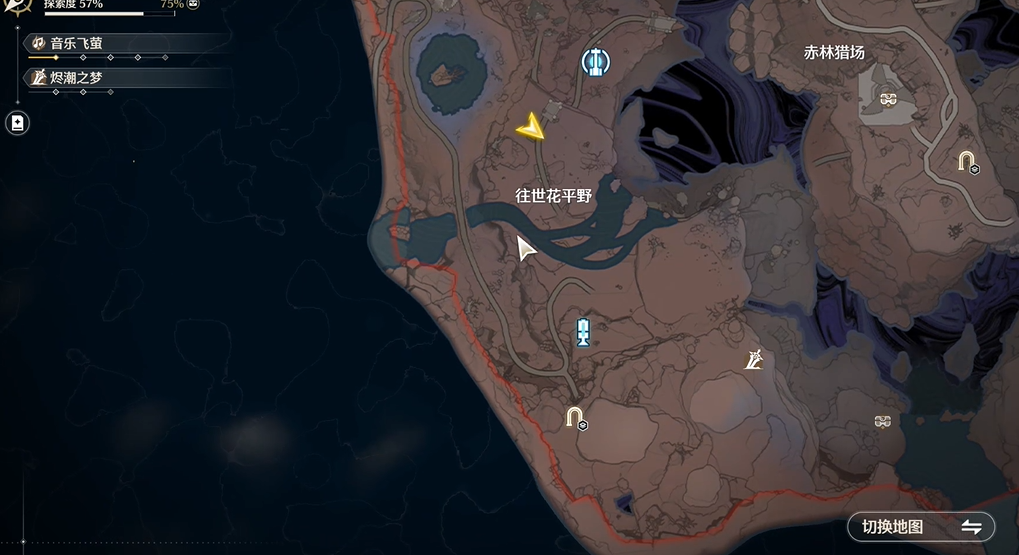This screenshot has height=555, width=1019.
Task: Select the blue resonance beacon marker
Action: [583, 332]
